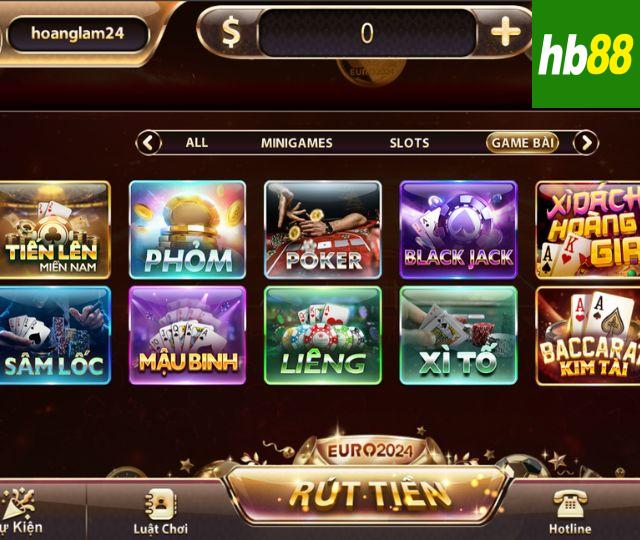Choose the Sâm Lốc game tile
Image resolution: width=640 pixels, height=540 pixels.
tap(54, 335)
